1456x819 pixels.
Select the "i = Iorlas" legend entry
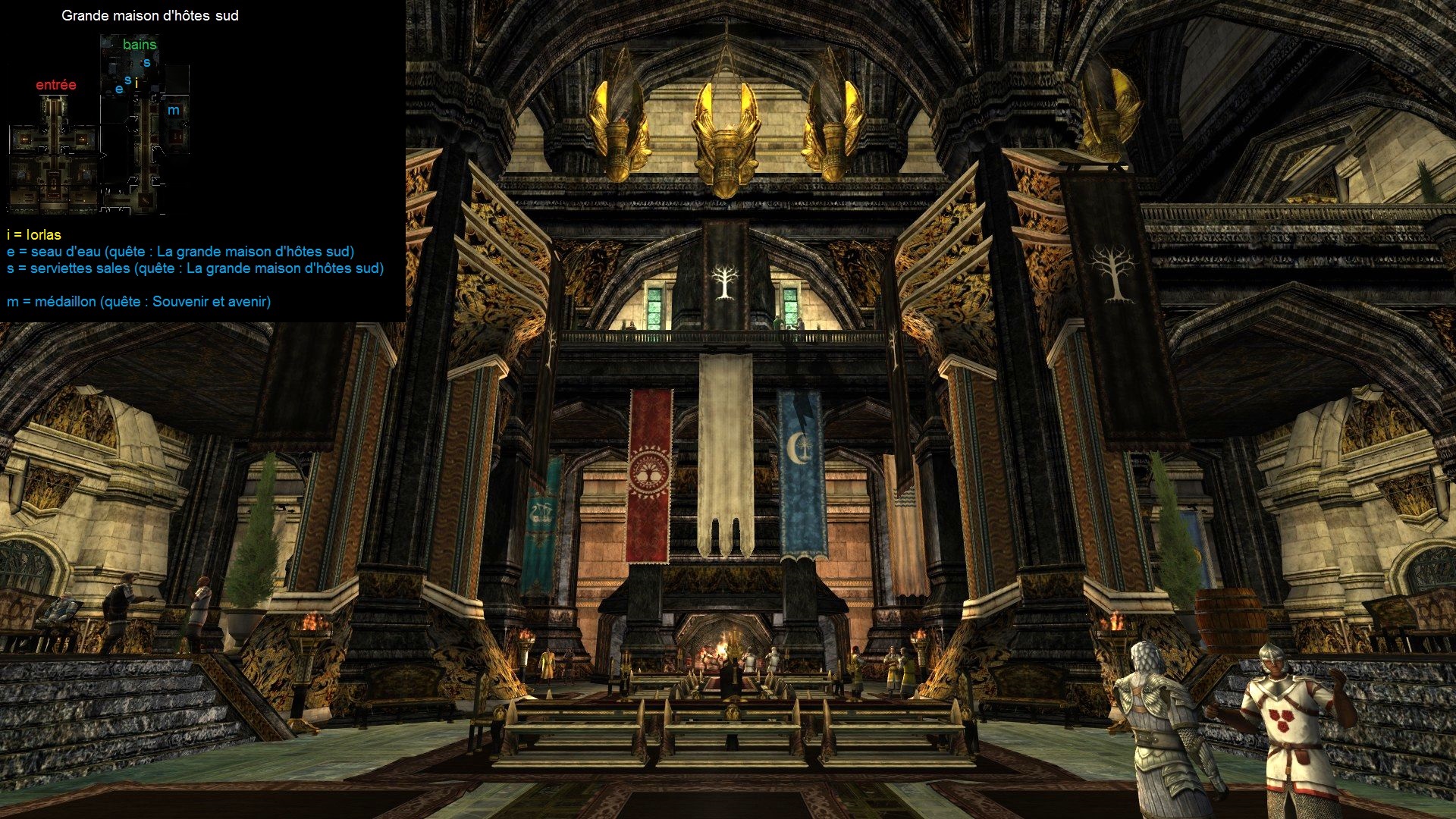pyautogui.click(x=34, y=235)
